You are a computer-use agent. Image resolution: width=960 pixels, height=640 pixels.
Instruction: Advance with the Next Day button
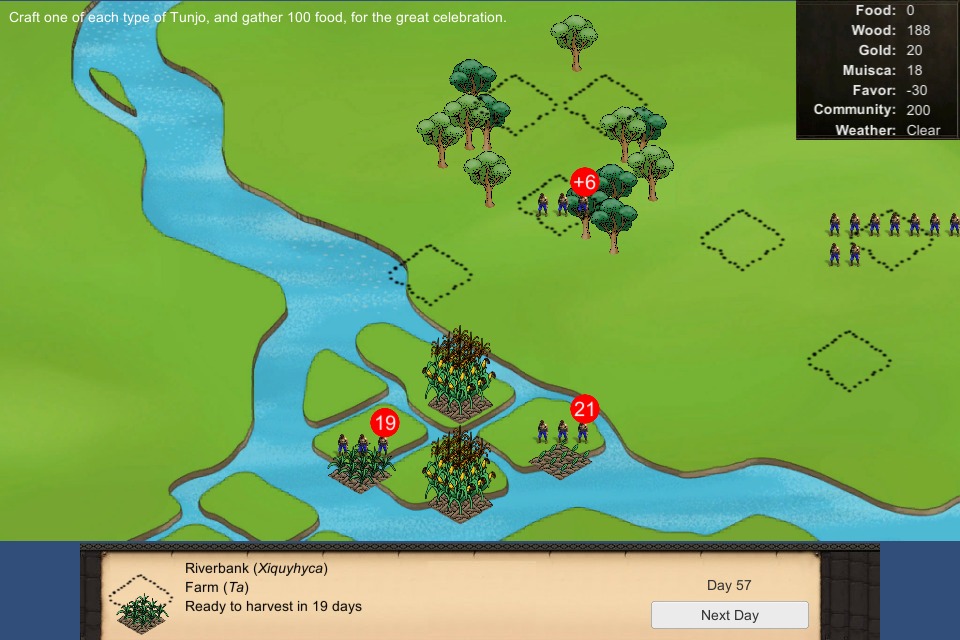pyautogui.click(x=729, y=615)
